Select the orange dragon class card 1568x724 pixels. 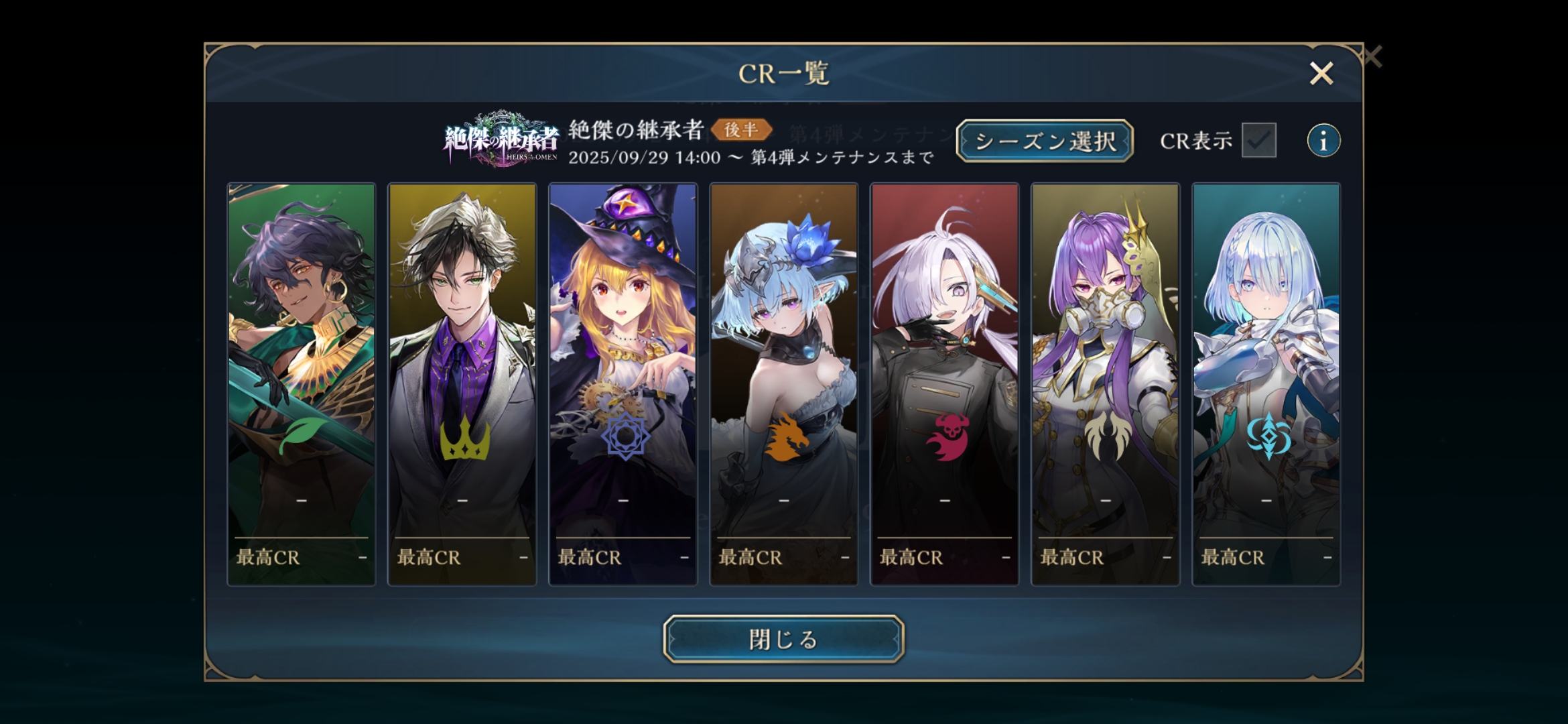tap(784, 384)
